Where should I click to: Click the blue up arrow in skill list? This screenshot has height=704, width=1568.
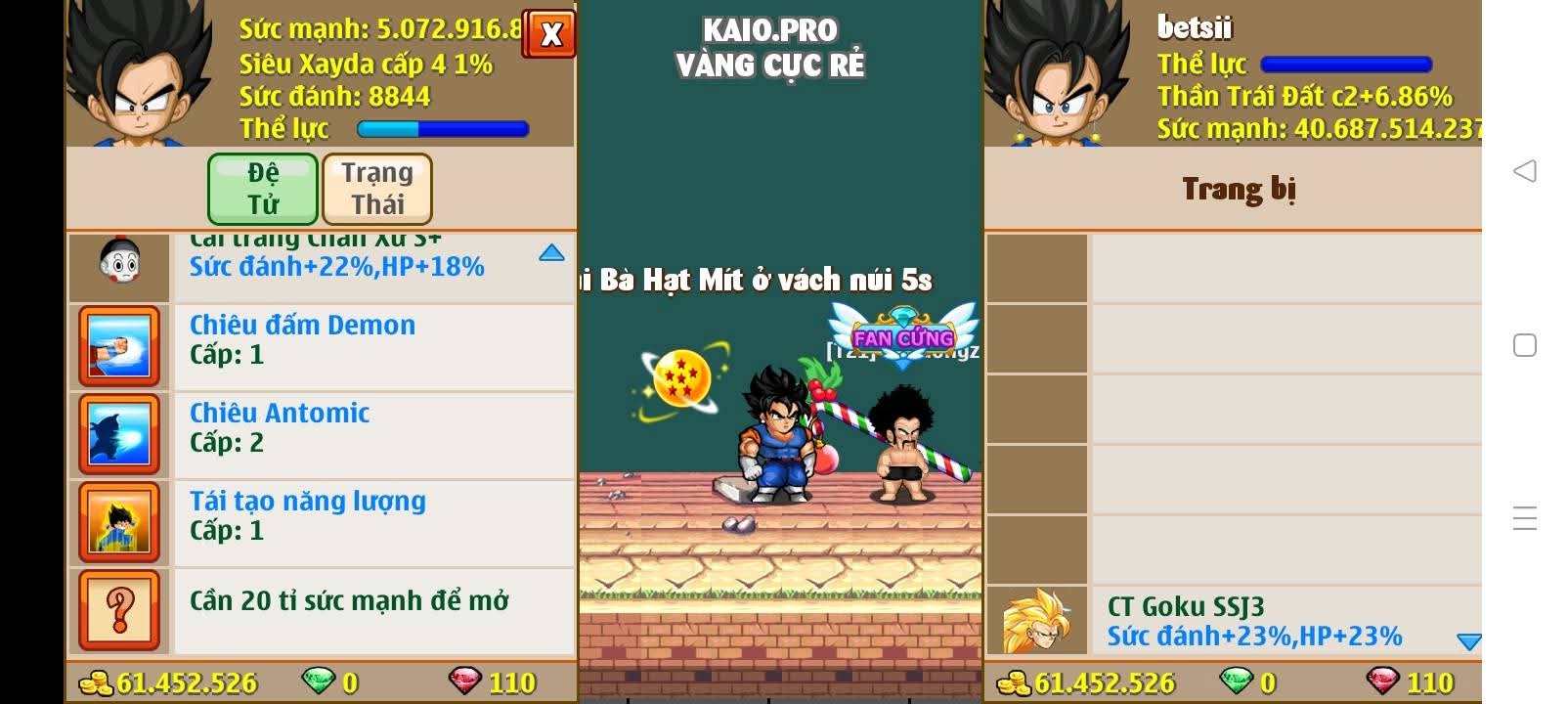[x=551, y=253]
